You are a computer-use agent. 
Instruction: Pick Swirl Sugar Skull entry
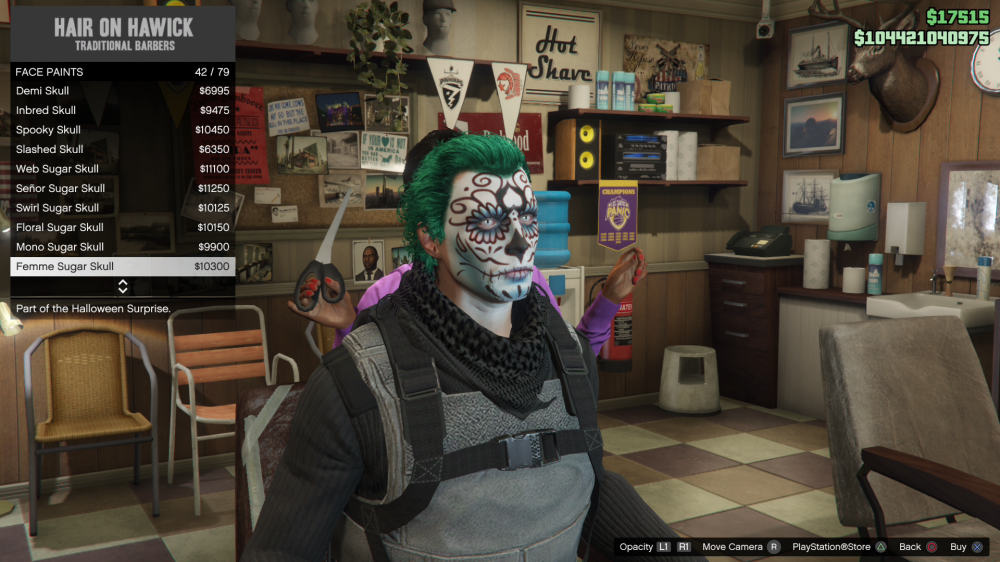tap(122, 208)
